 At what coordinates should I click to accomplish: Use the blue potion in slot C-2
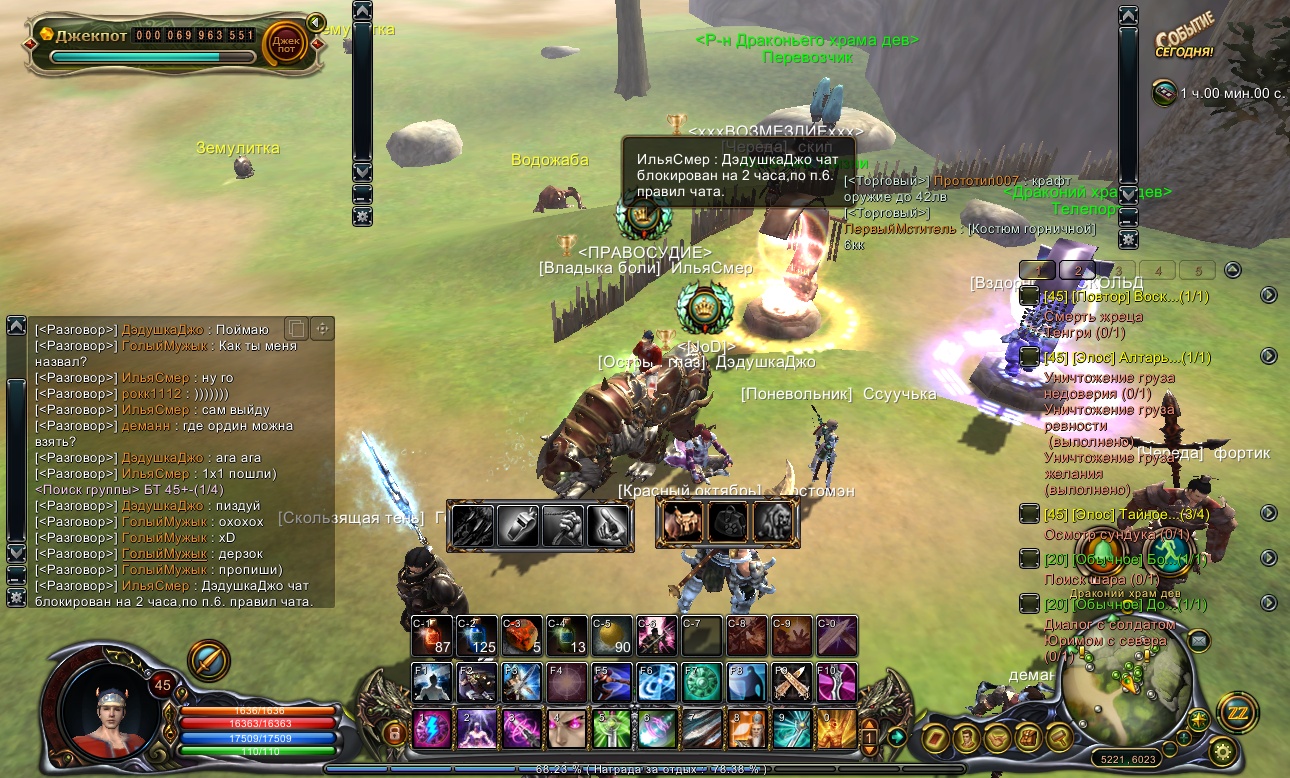coord(479,636)
